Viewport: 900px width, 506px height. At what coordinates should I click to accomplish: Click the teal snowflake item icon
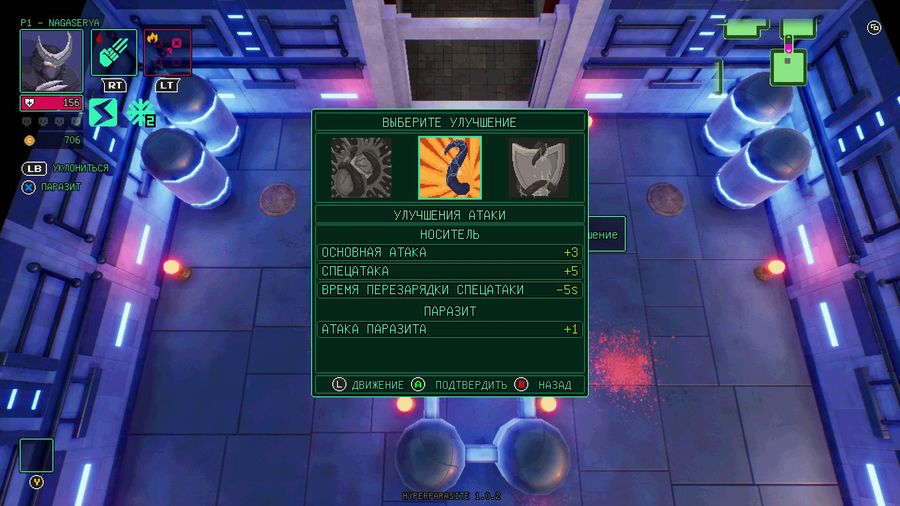(138, 112)
